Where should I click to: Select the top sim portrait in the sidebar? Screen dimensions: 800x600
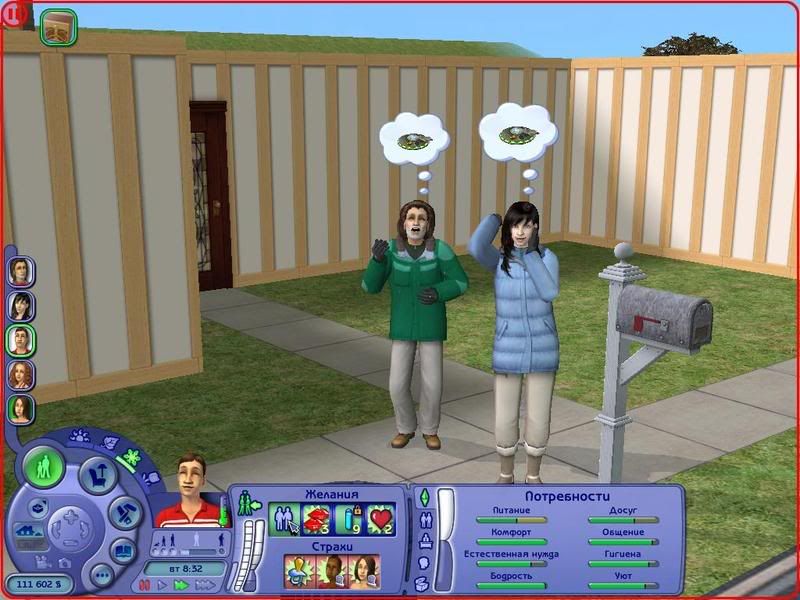(x=21, y=270)
